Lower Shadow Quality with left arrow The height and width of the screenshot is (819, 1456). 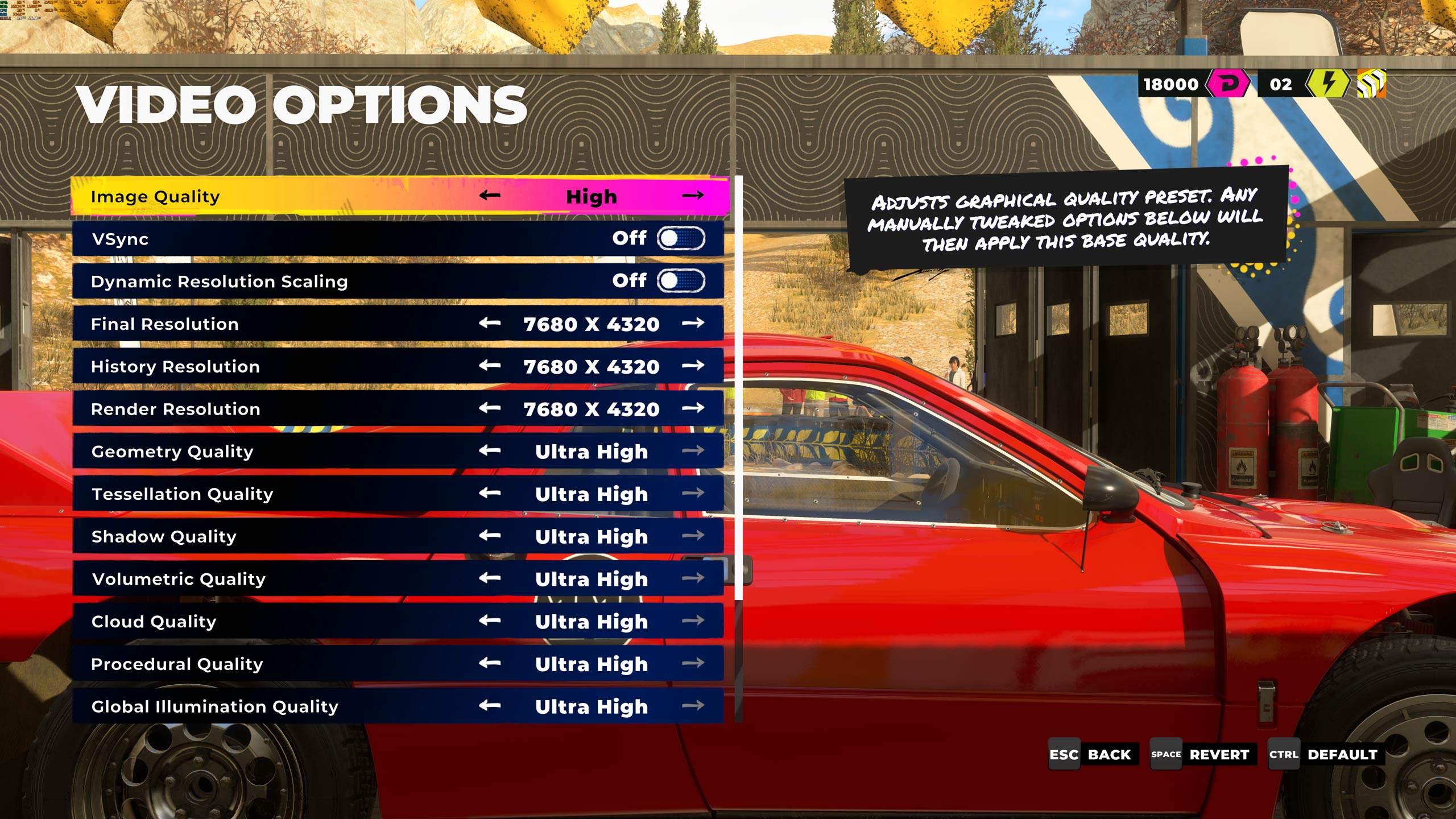pyautogui.click(x=489, y=535)
